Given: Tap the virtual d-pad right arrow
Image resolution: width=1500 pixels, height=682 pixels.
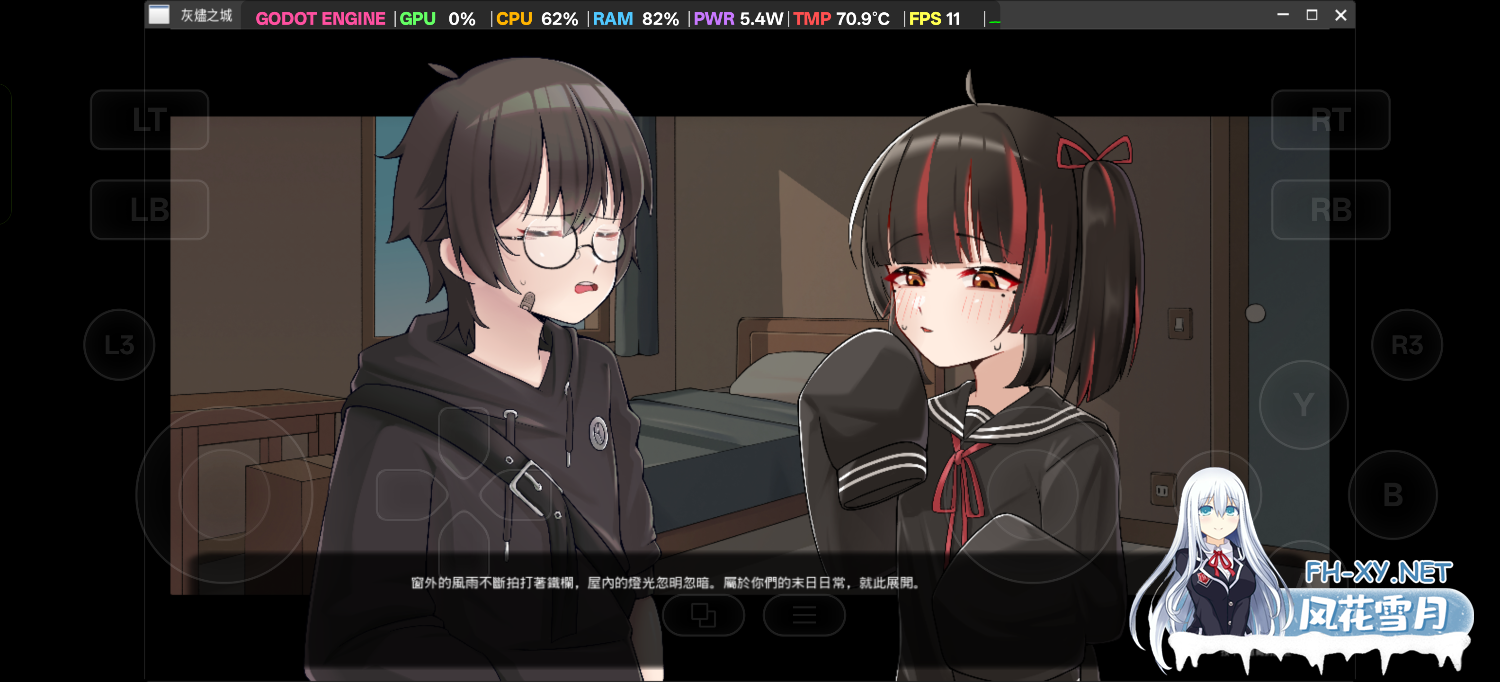Looking at the screenshot, I should (x=519, y=494).
